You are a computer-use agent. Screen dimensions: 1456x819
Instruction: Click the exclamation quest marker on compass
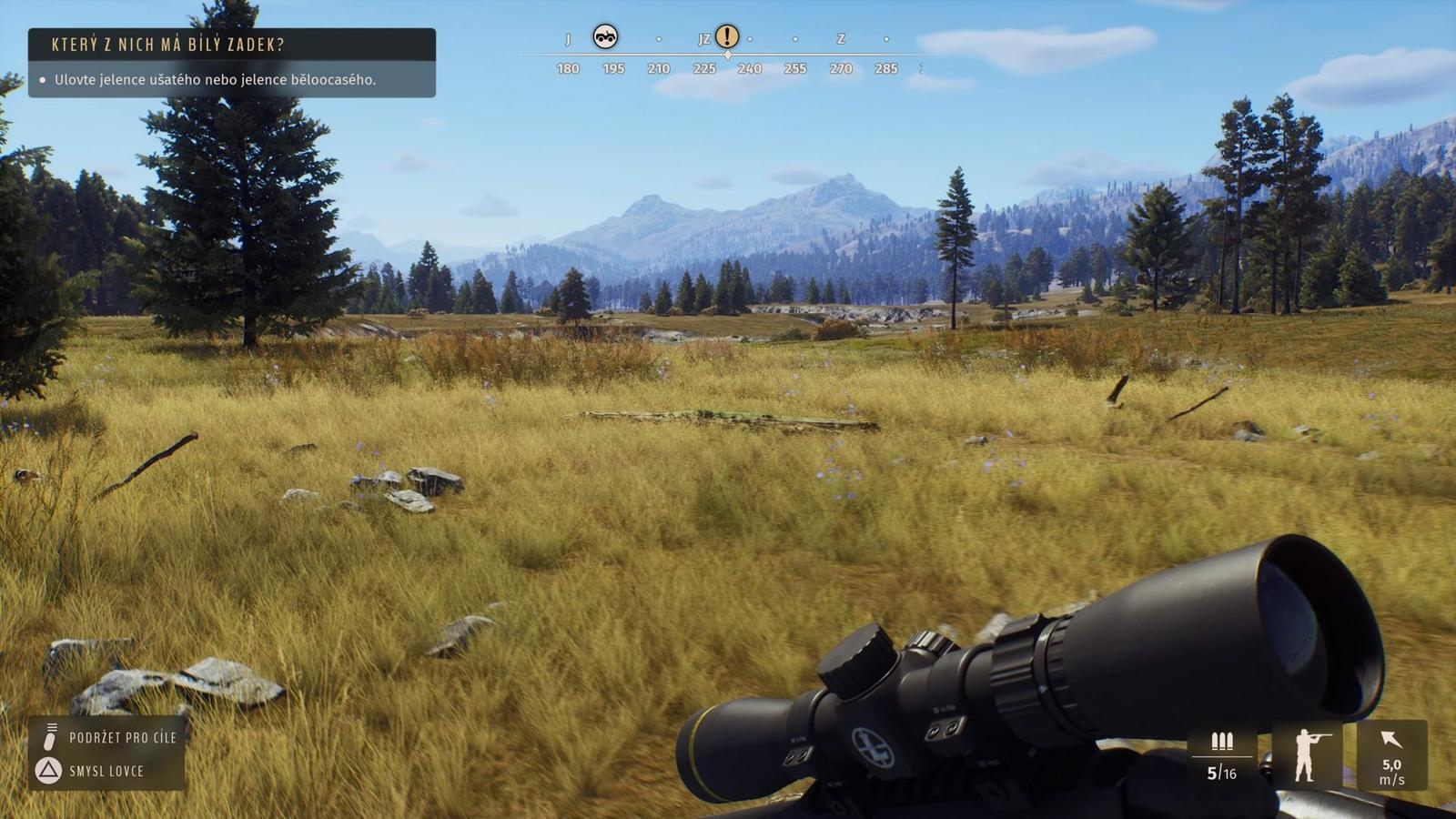(726, 36)
